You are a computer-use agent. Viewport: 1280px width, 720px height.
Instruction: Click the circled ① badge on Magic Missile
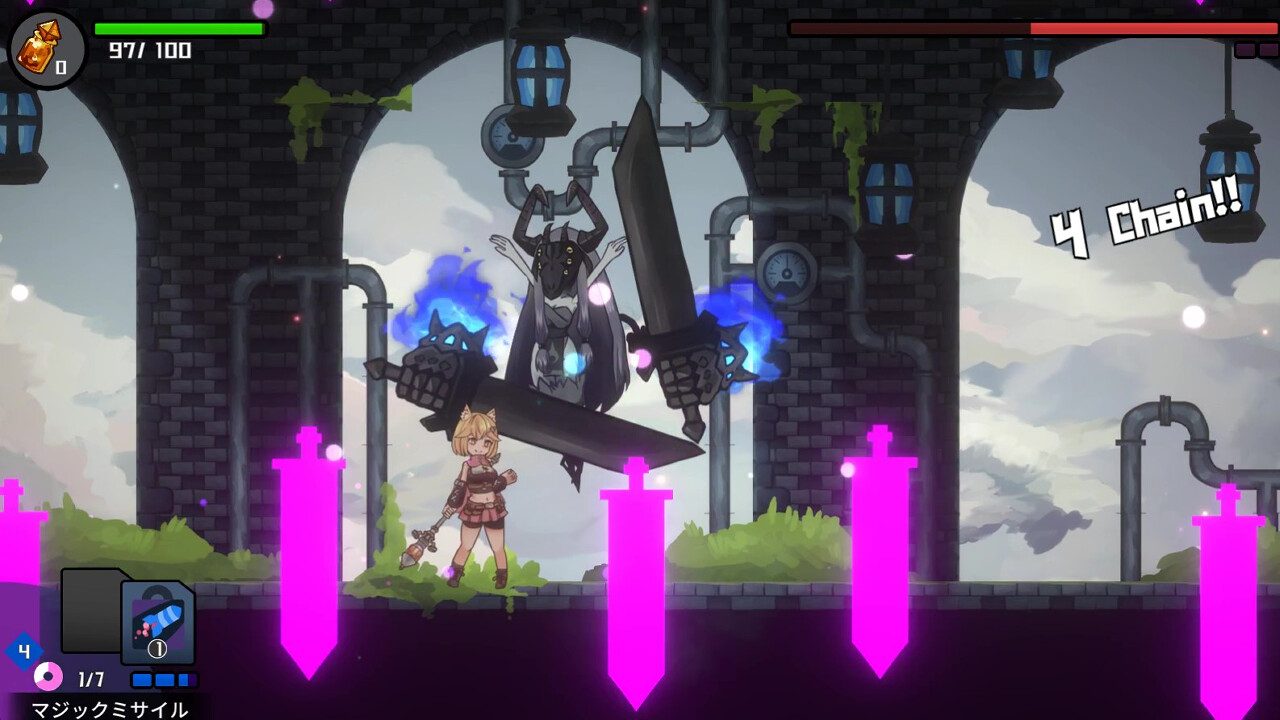157,648
